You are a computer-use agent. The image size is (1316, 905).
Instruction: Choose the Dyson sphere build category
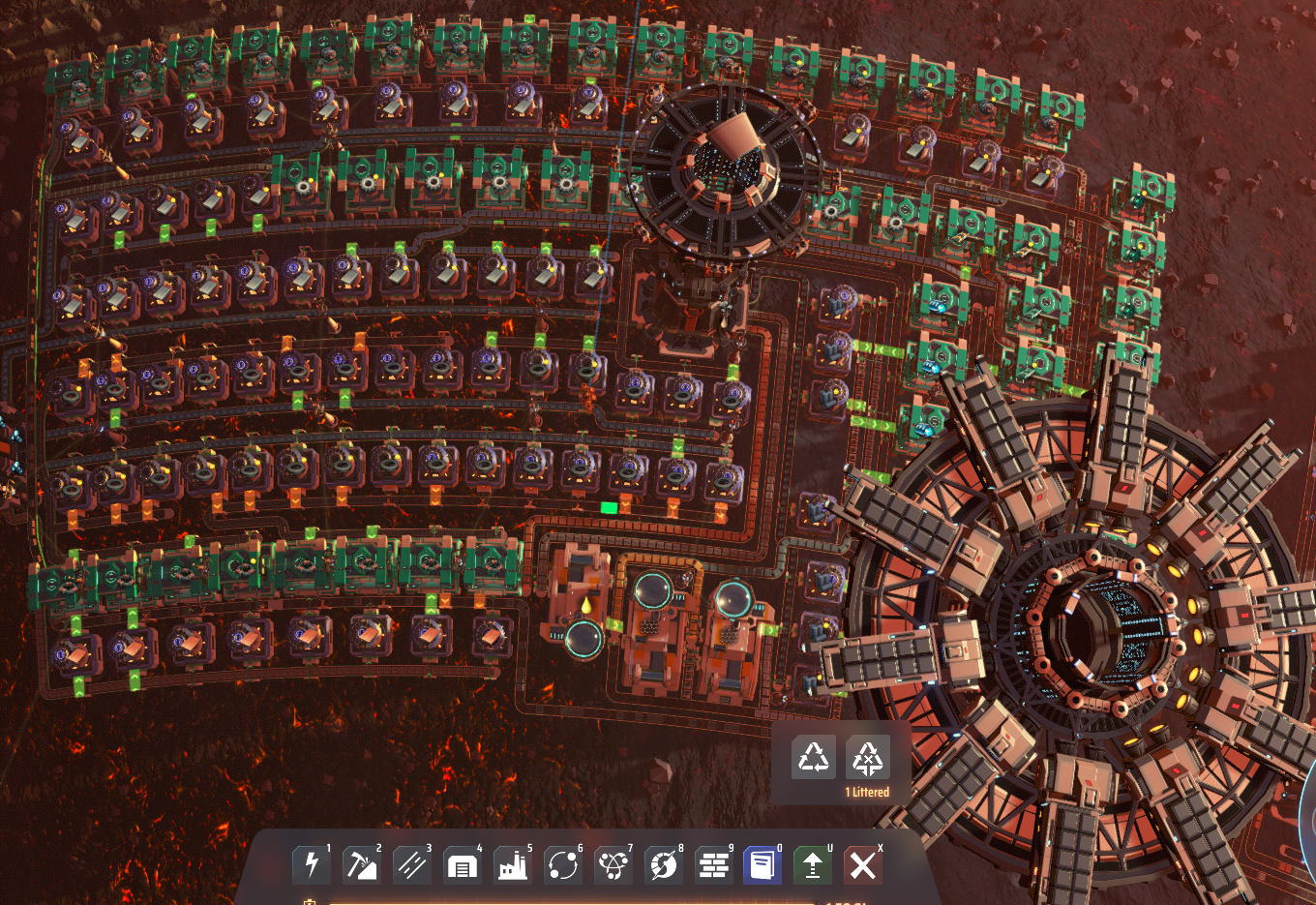point(664,863)
